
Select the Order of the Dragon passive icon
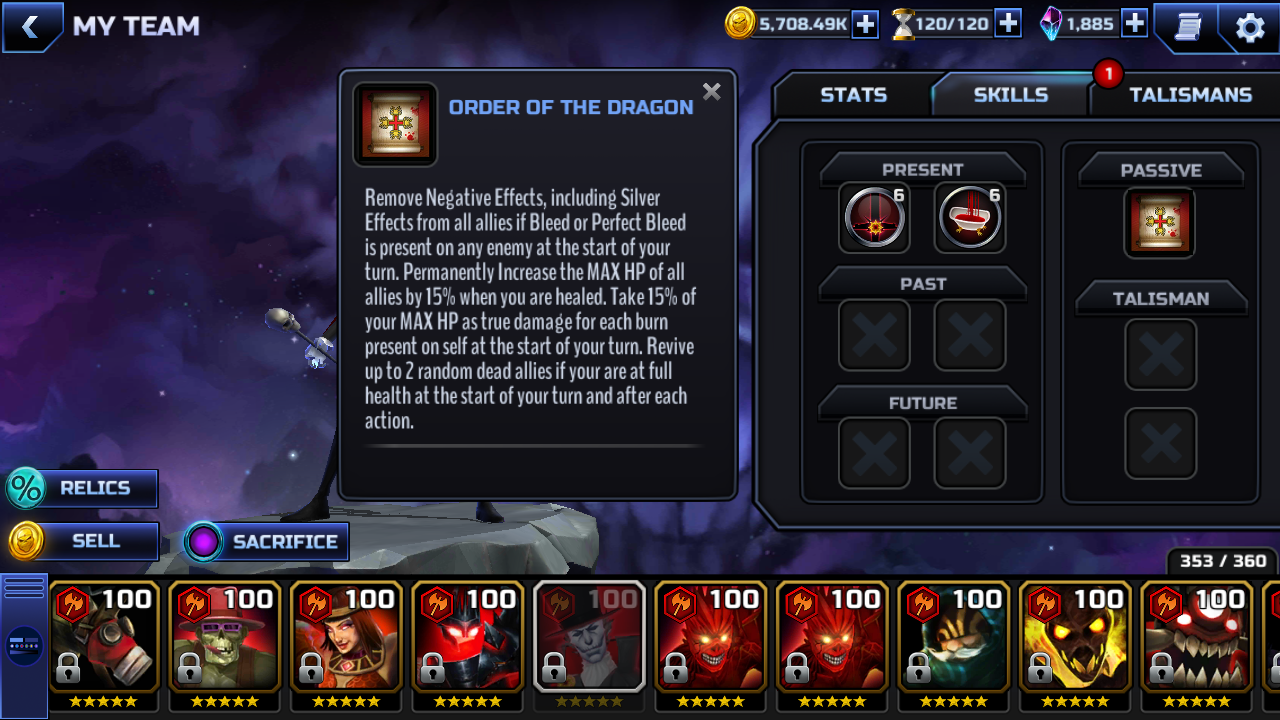point(1160,222)
